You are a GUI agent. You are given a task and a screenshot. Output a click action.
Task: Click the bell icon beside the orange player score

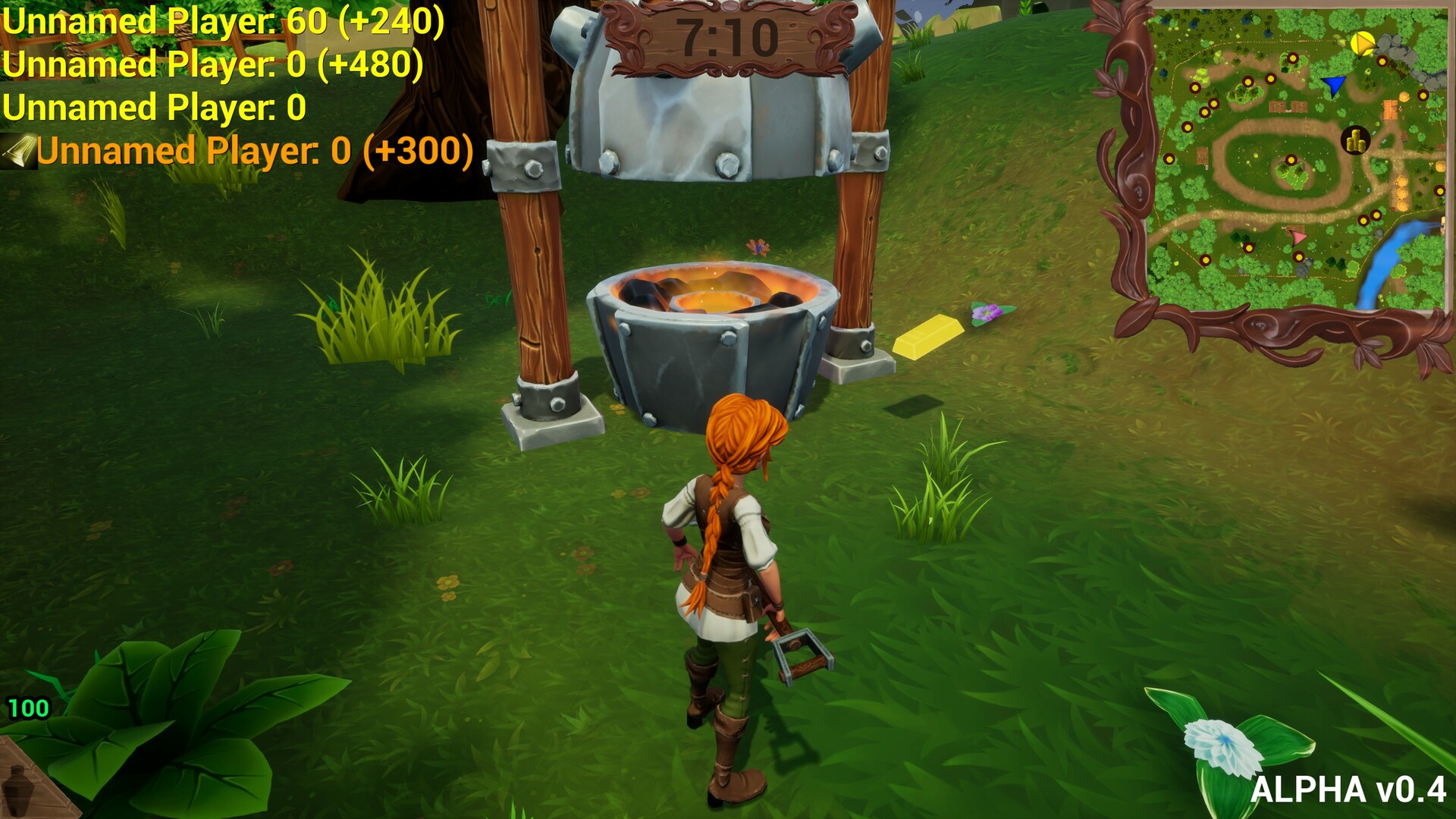pyautogui.click(x=19, y=152)
